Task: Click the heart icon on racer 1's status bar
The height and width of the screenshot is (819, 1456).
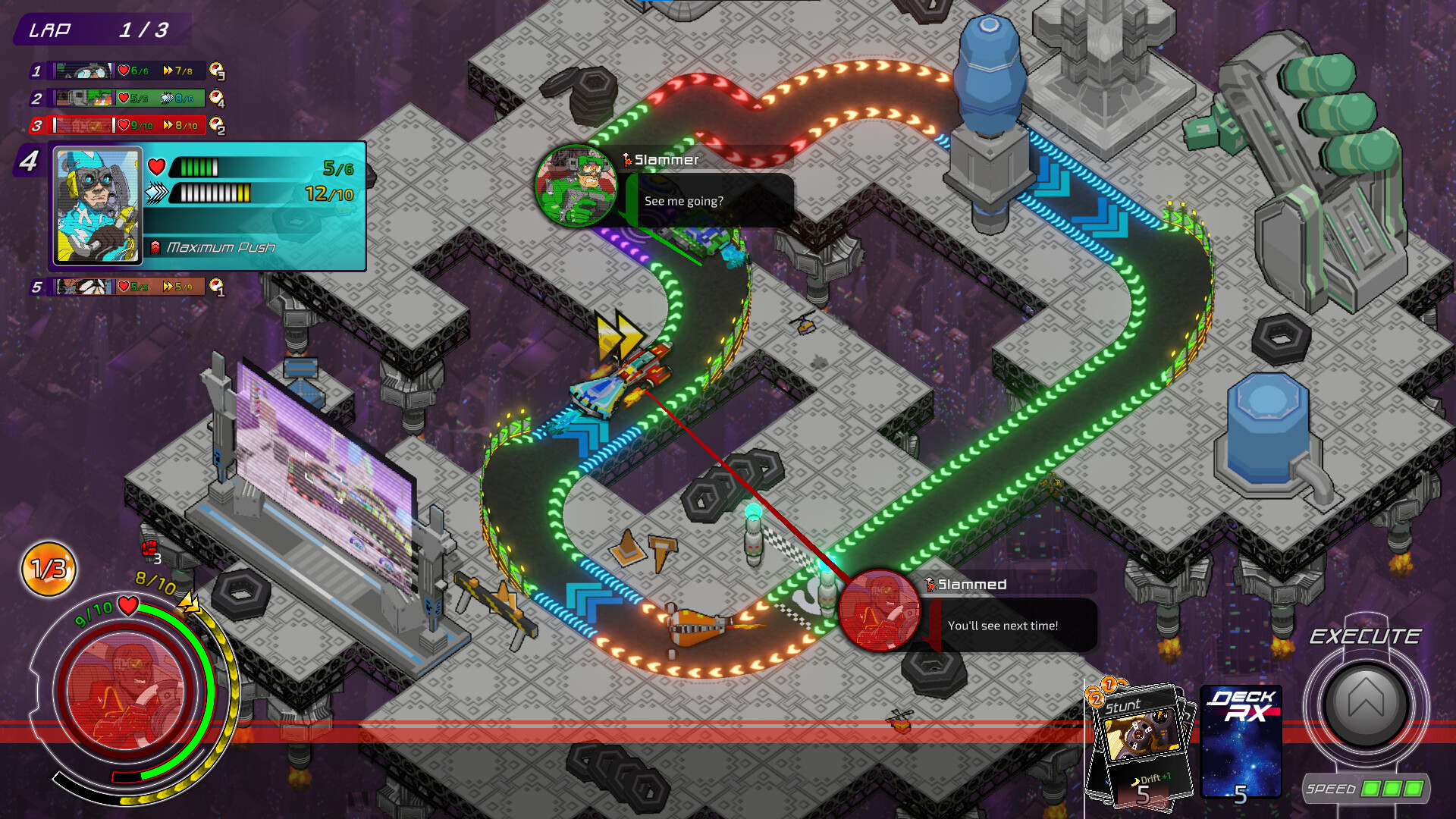Action: point(123,71)
